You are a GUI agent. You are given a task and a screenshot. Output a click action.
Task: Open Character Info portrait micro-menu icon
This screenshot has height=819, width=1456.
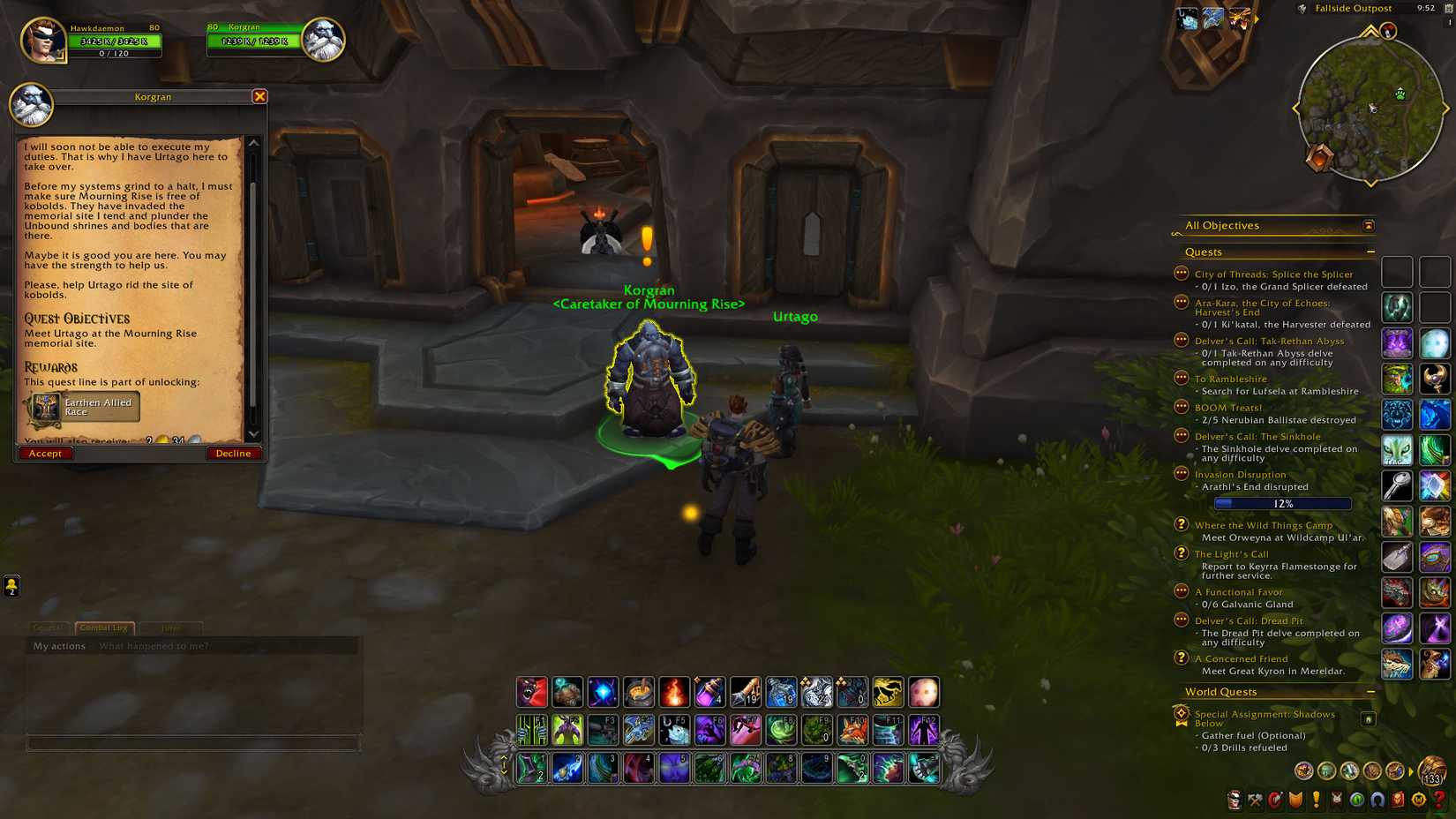point(1235,801)
